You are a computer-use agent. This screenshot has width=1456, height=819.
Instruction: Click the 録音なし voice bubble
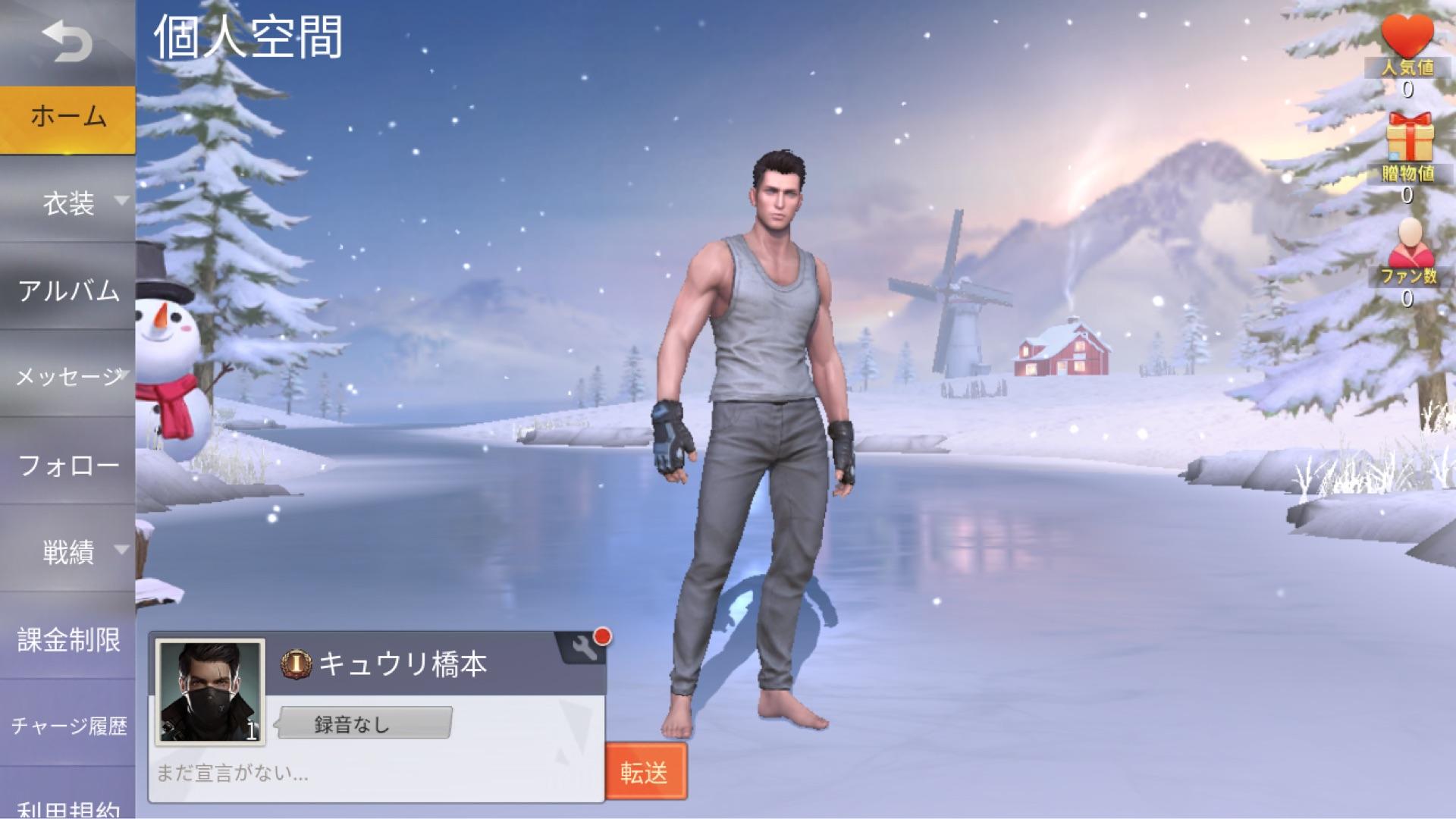click(x=362, y=724)
